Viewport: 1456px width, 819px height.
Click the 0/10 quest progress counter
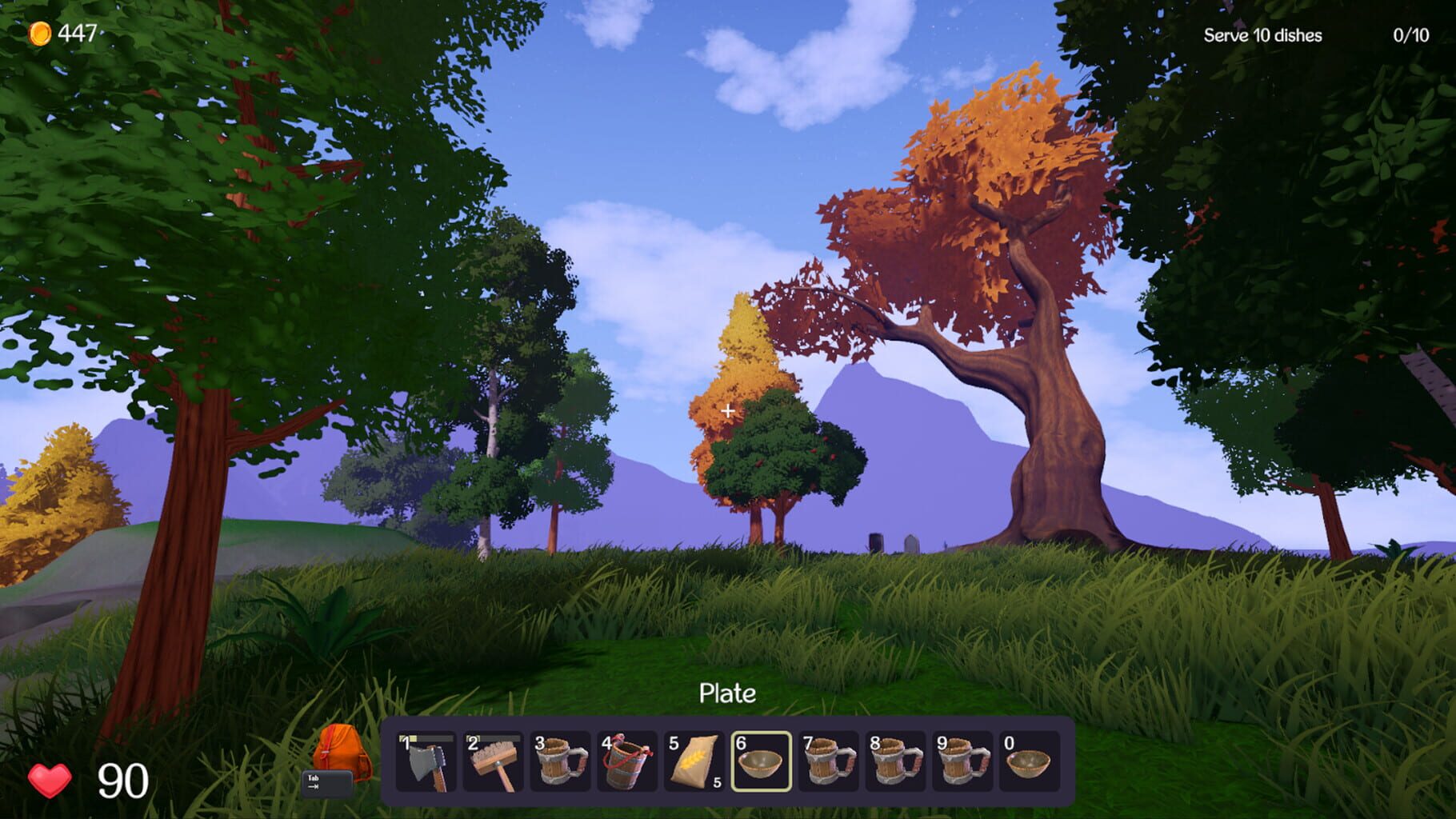tap(1412, 35)
